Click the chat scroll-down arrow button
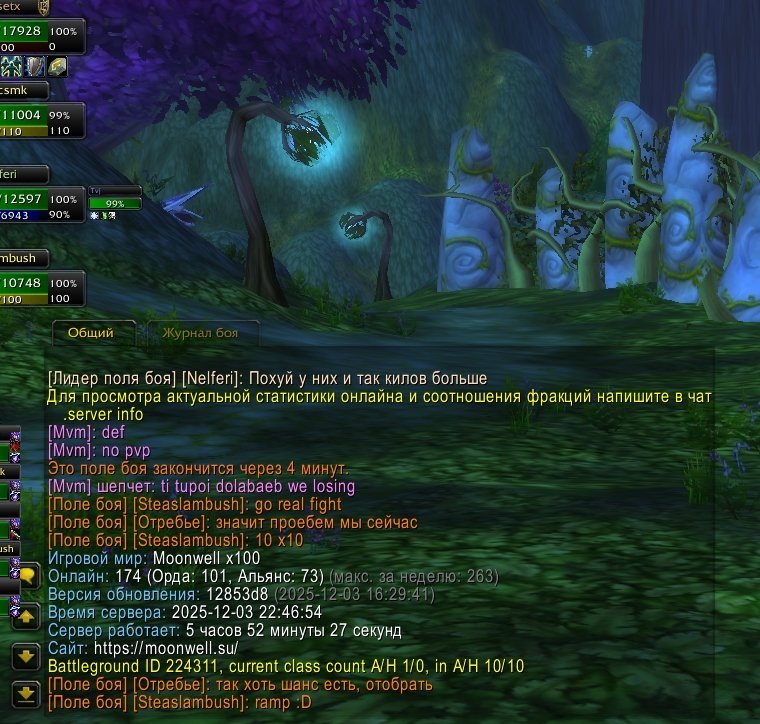 click(25, 657)
